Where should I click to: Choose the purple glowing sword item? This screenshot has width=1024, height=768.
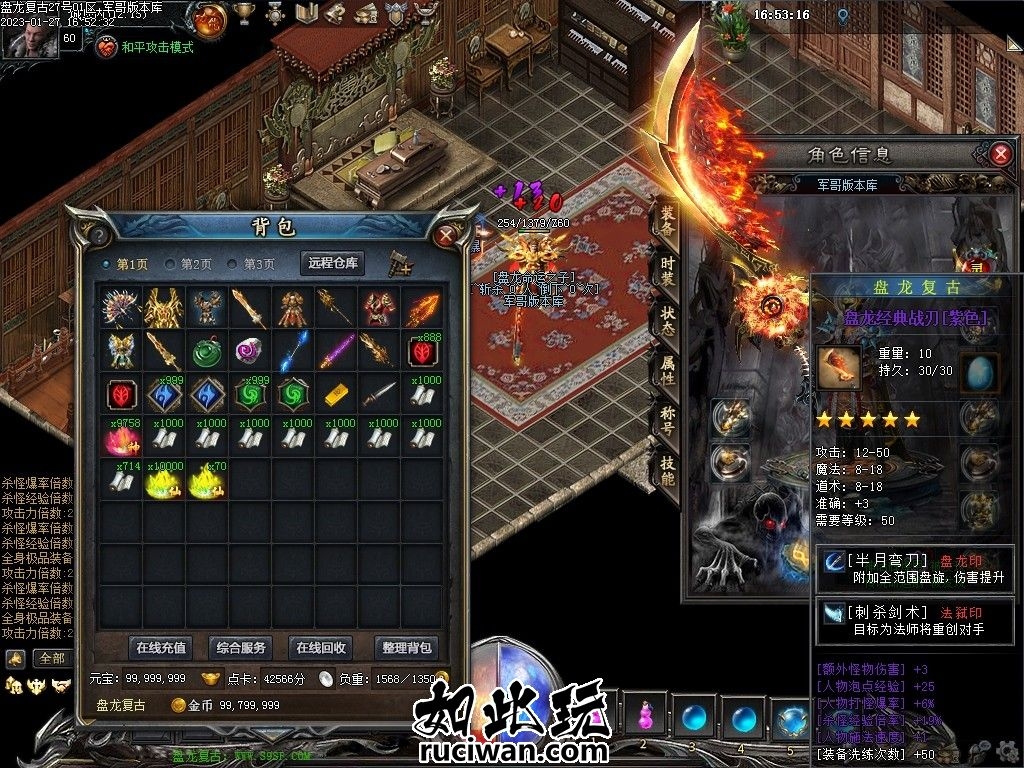tap(336, 349)
